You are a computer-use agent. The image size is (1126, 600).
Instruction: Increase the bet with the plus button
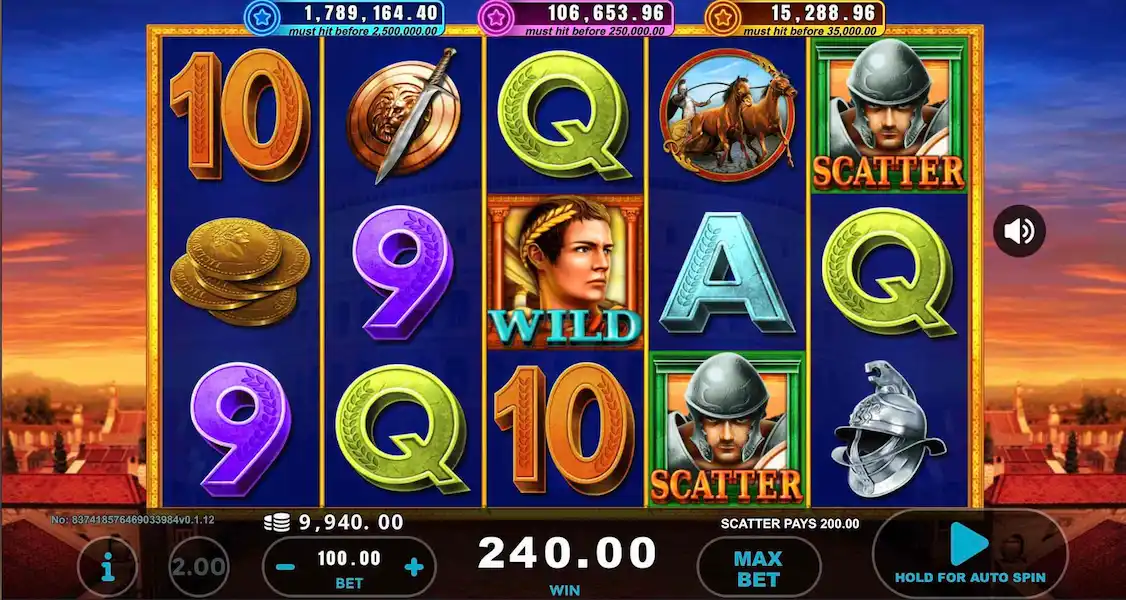click(414, 567)
